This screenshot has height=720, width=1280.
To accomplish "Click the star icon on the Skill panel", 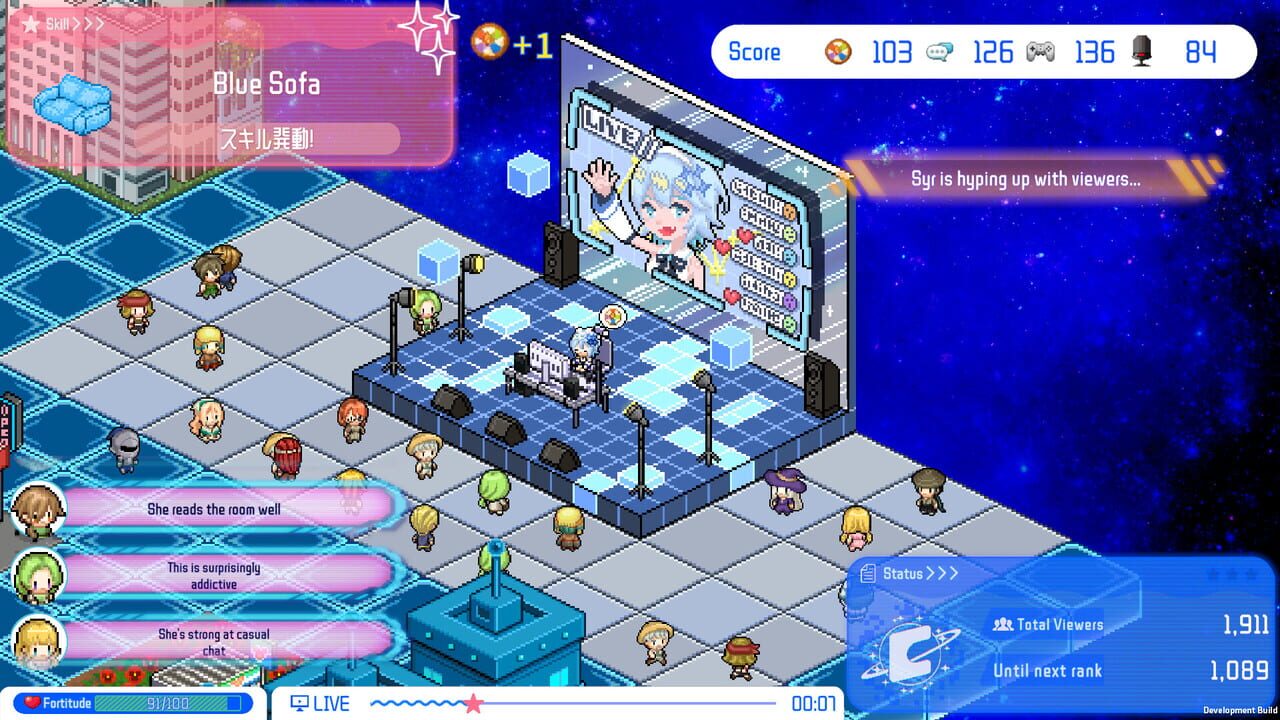I will tap(30, 23).
